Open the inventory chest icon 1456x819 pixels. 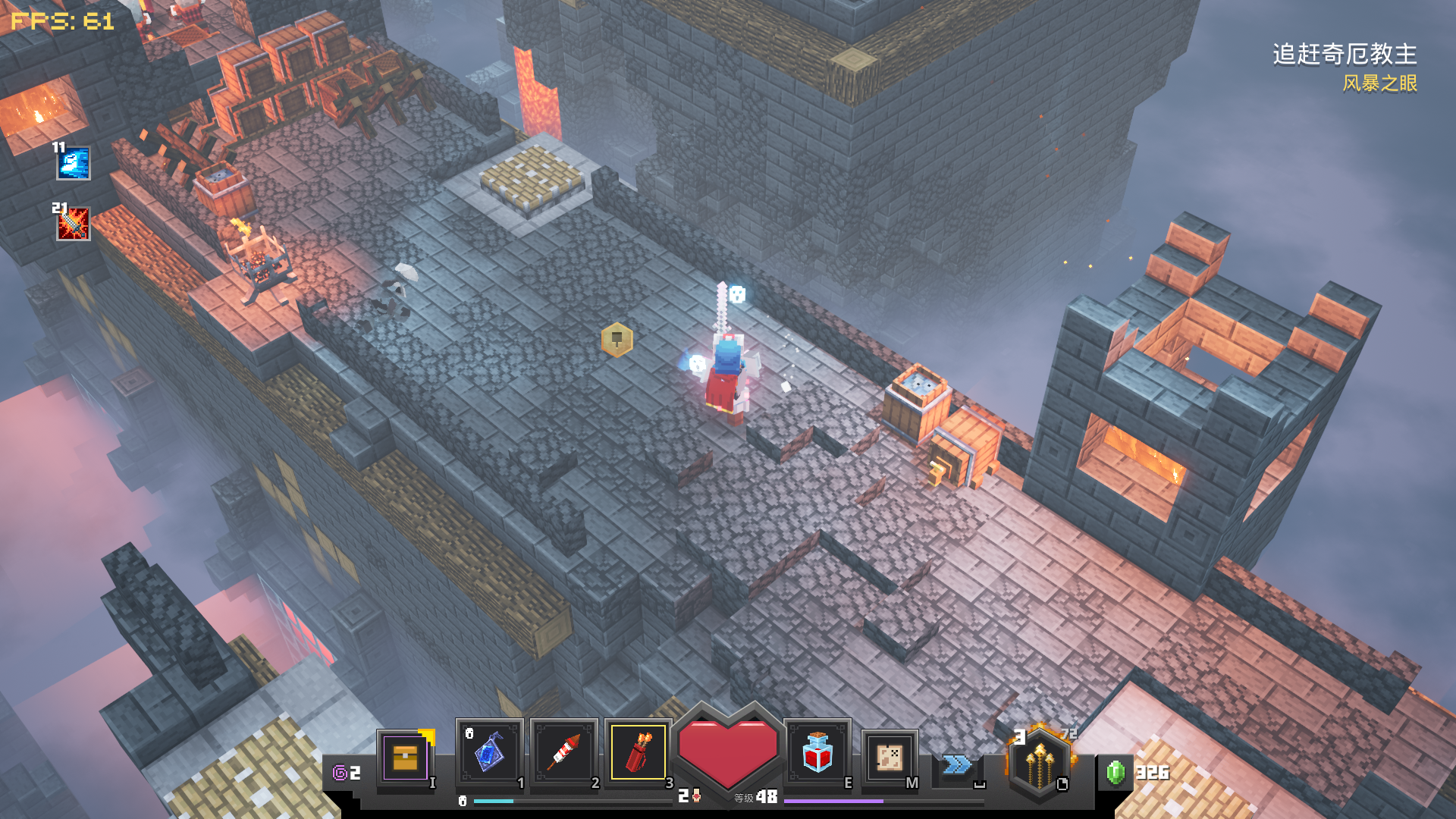pyautogui.click(x=406, y=757)
